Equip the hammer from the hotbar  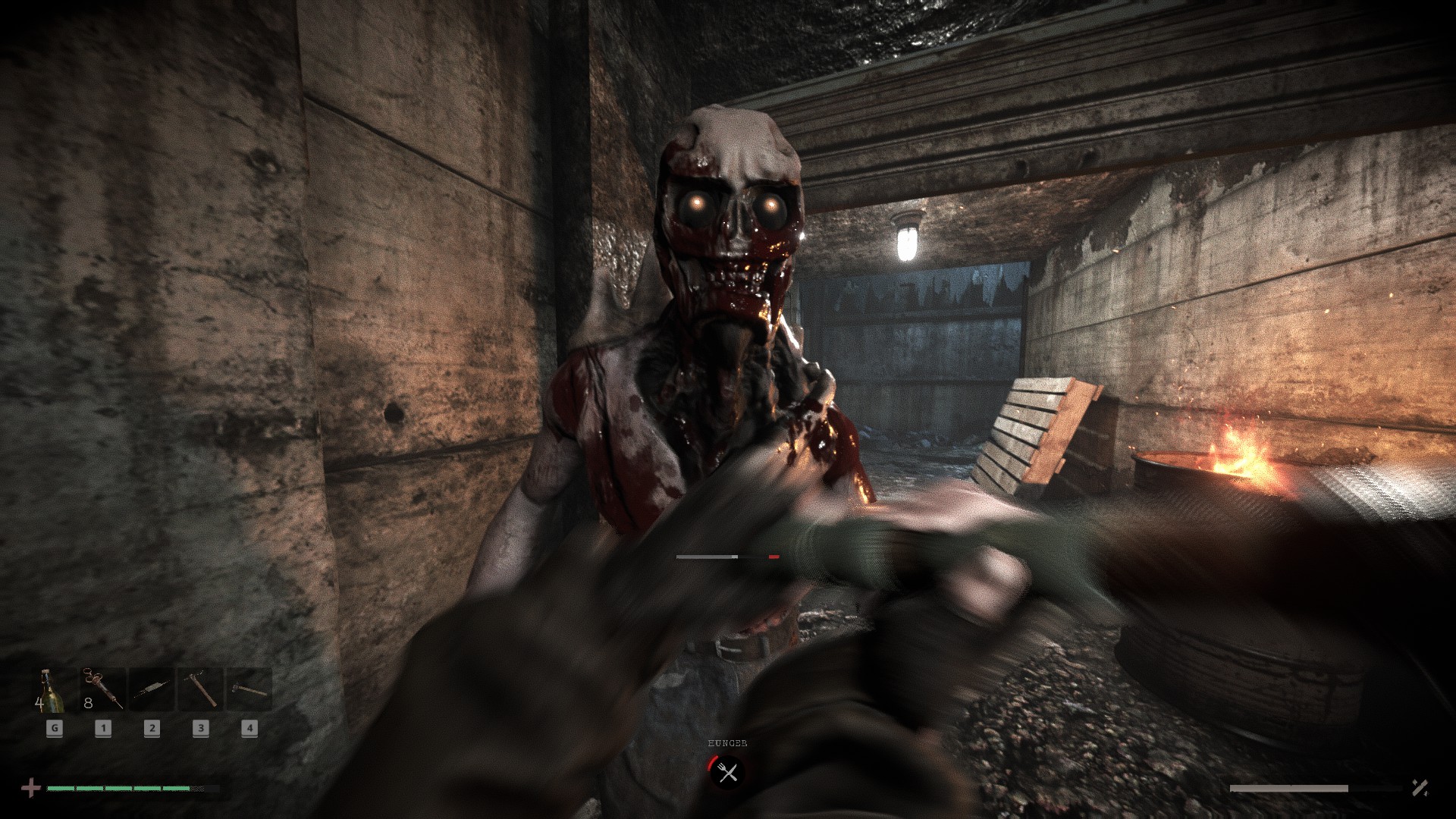249,689
